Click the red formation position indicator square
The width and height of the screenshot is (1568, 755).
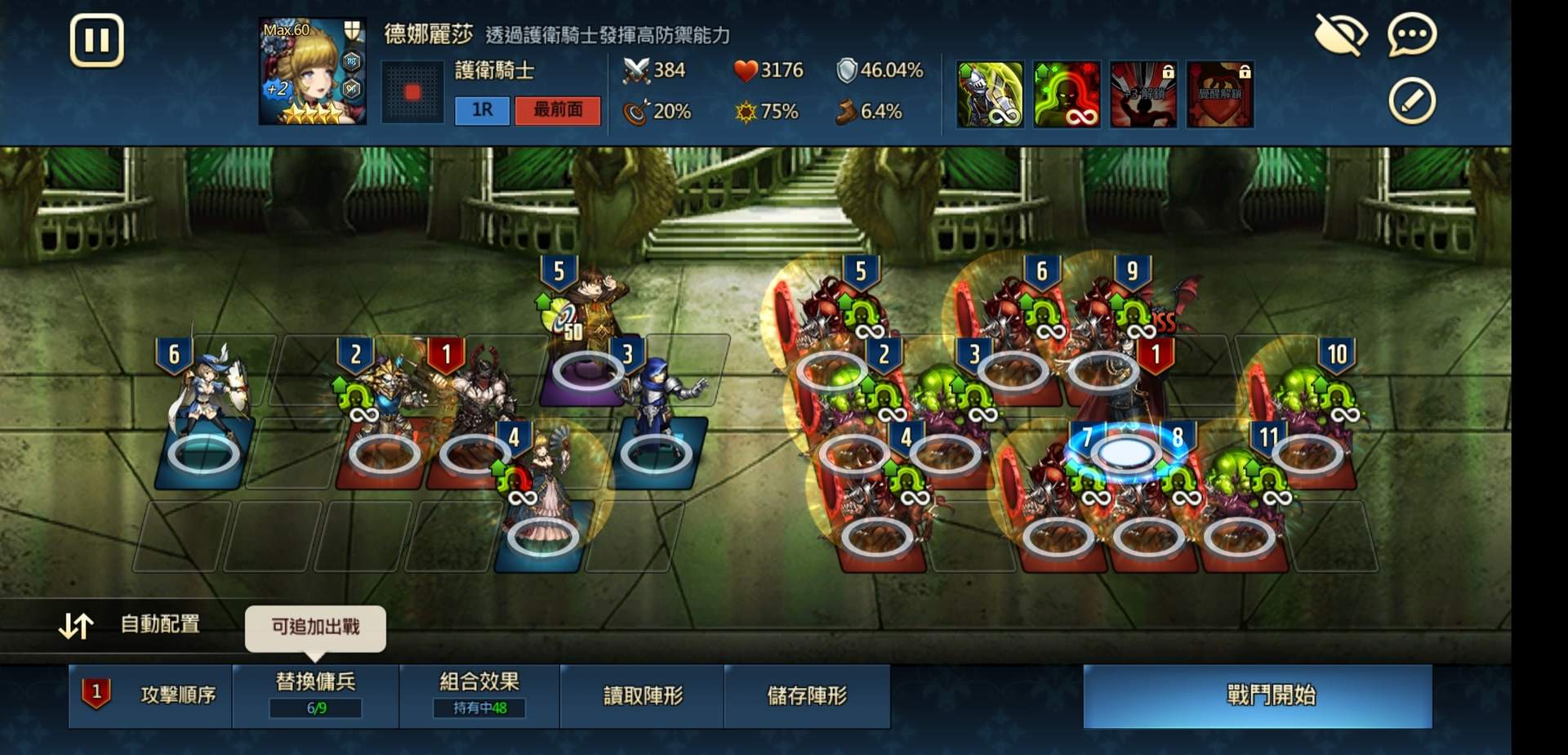[x=413, y=92]
